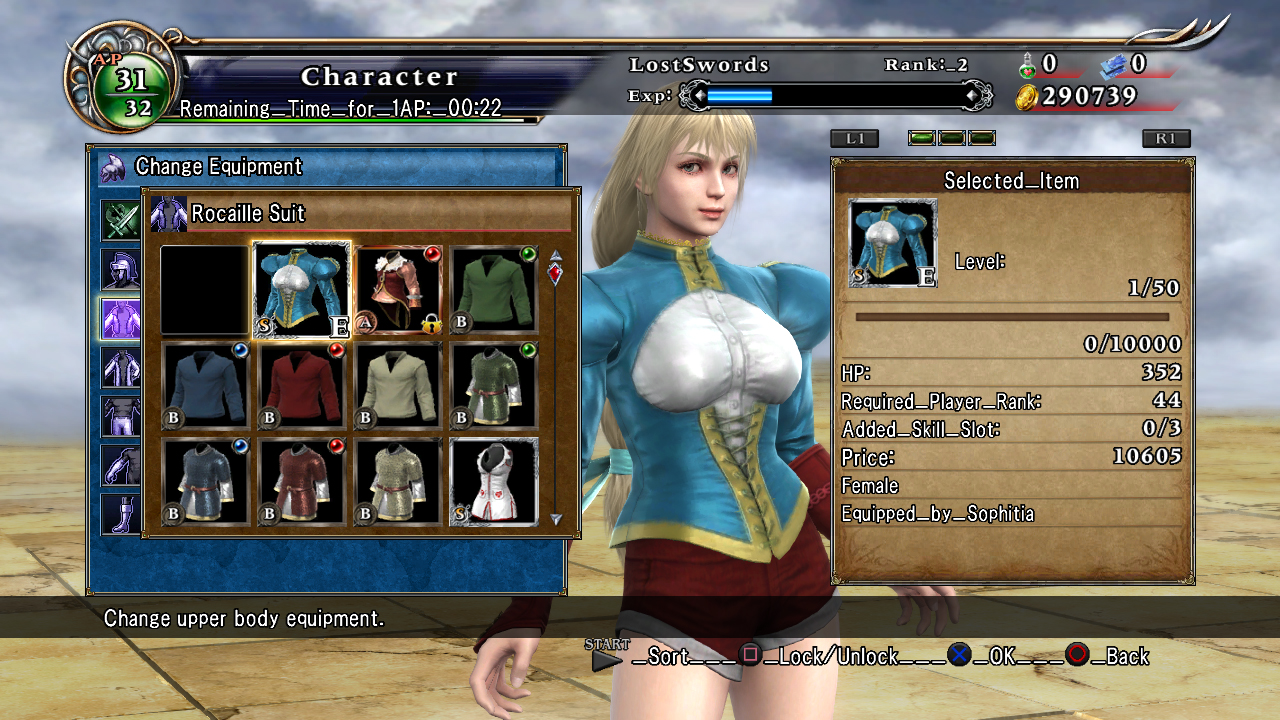Select the beige chainmail tunic
This screenshot has width=1280, height=720.
click(399, 482)
